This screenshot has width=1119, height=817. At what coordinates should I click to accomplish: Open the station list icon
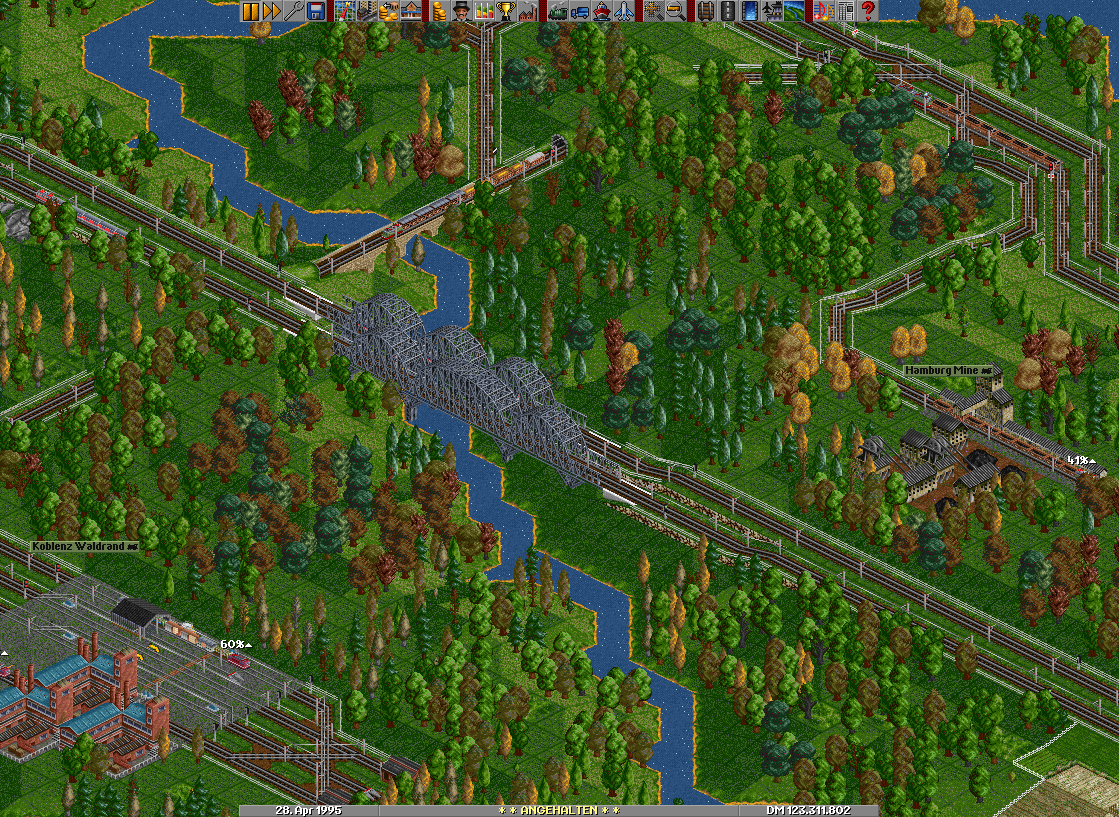click(410, 11)
